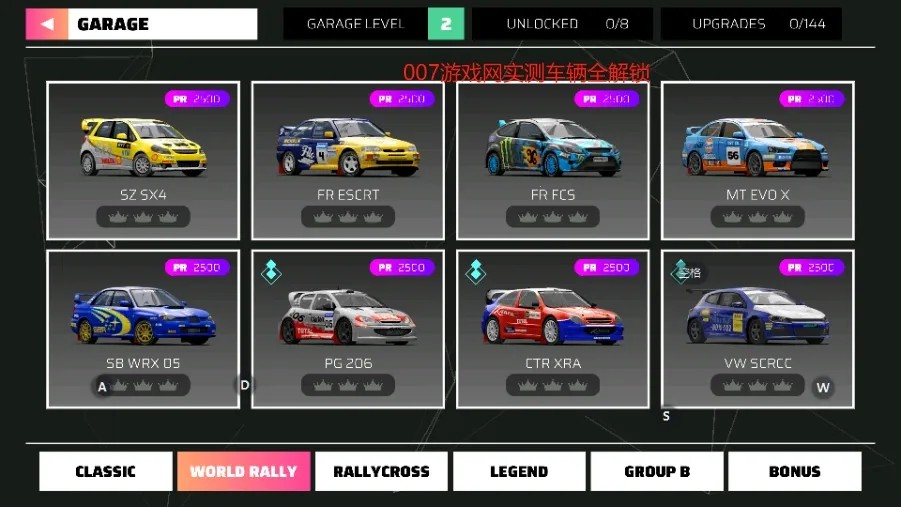Switch to the Classic category tab
The image size is (901, 507).
pos(105,472)
